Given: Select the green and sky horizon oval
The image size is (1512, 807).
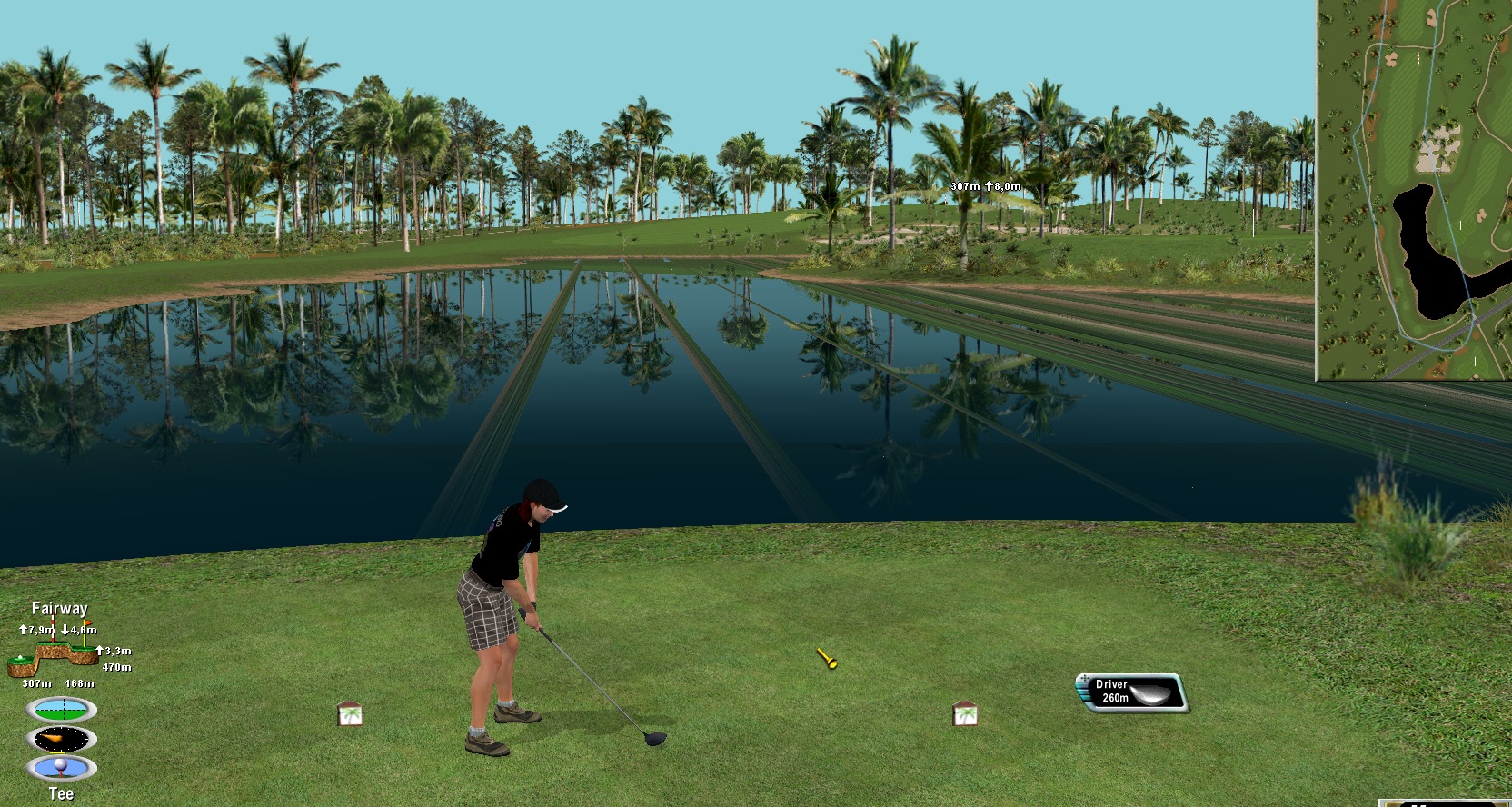Looking at the screenshot, I should click(61, 710).
